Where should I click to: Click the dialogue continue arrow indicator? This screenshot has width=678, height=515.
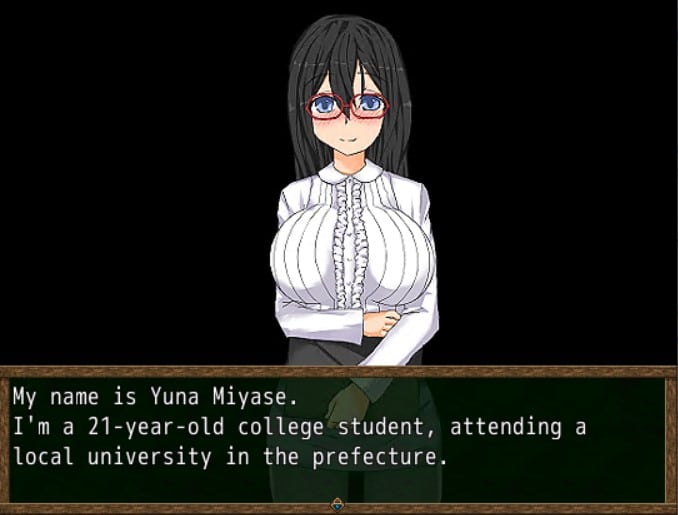[x=338, y=505]
